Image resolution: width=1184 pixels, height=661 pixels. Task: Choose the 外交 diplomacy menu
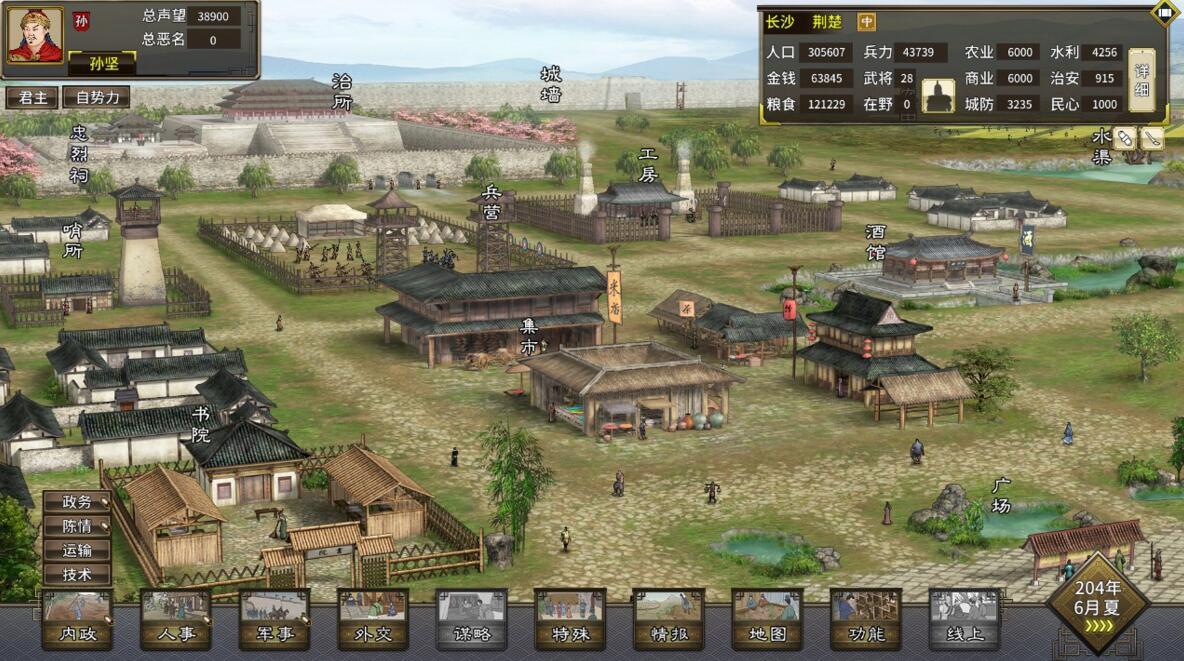point(372,620)
